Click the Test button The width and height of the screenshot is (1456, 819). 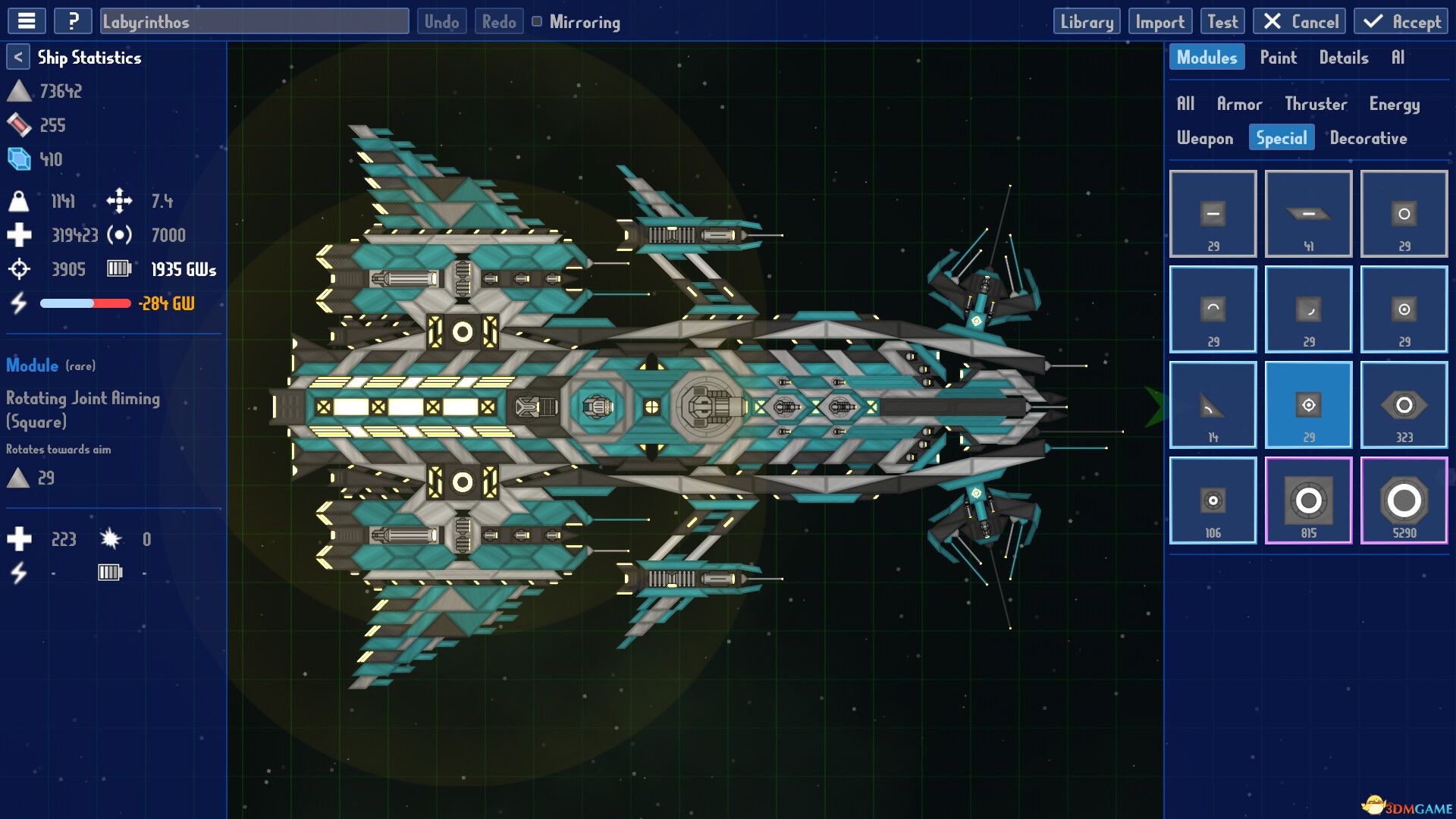(1222, 20)
